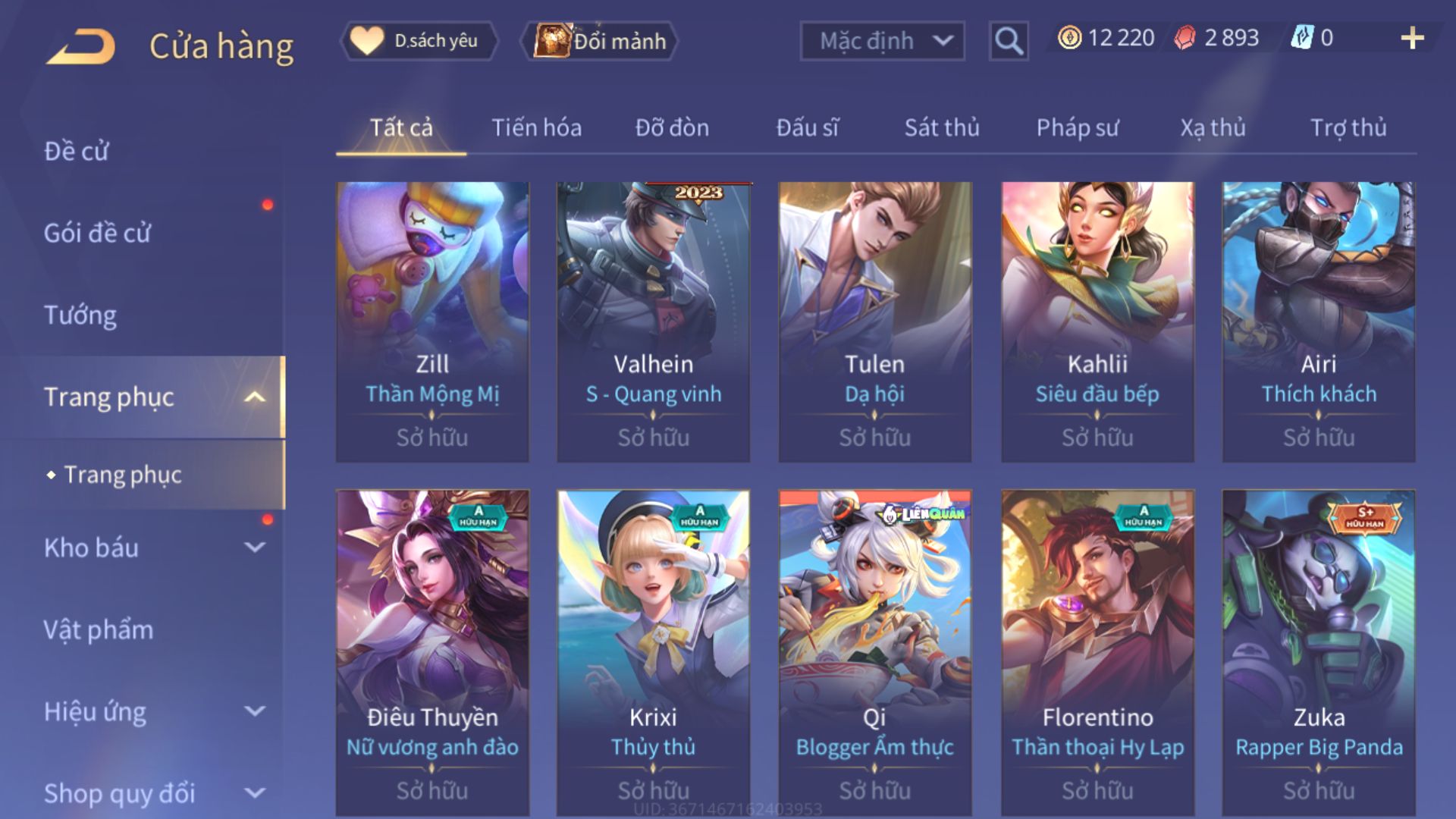Show the Sát thủ skins tab

click(x=942, y=127)
